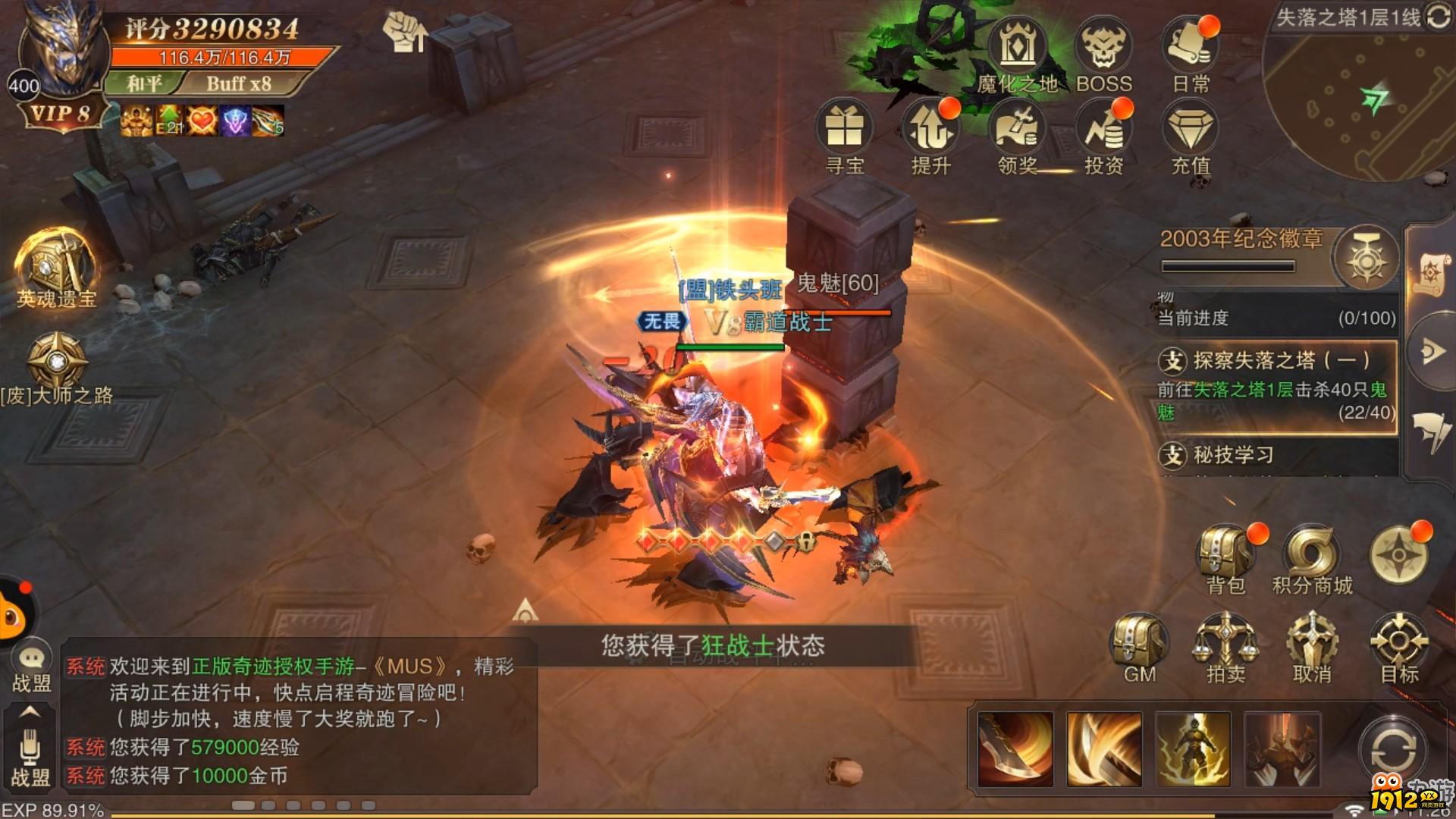
Task: Expand the 战盟 chat panel upward
Action: tap(30, 713)
